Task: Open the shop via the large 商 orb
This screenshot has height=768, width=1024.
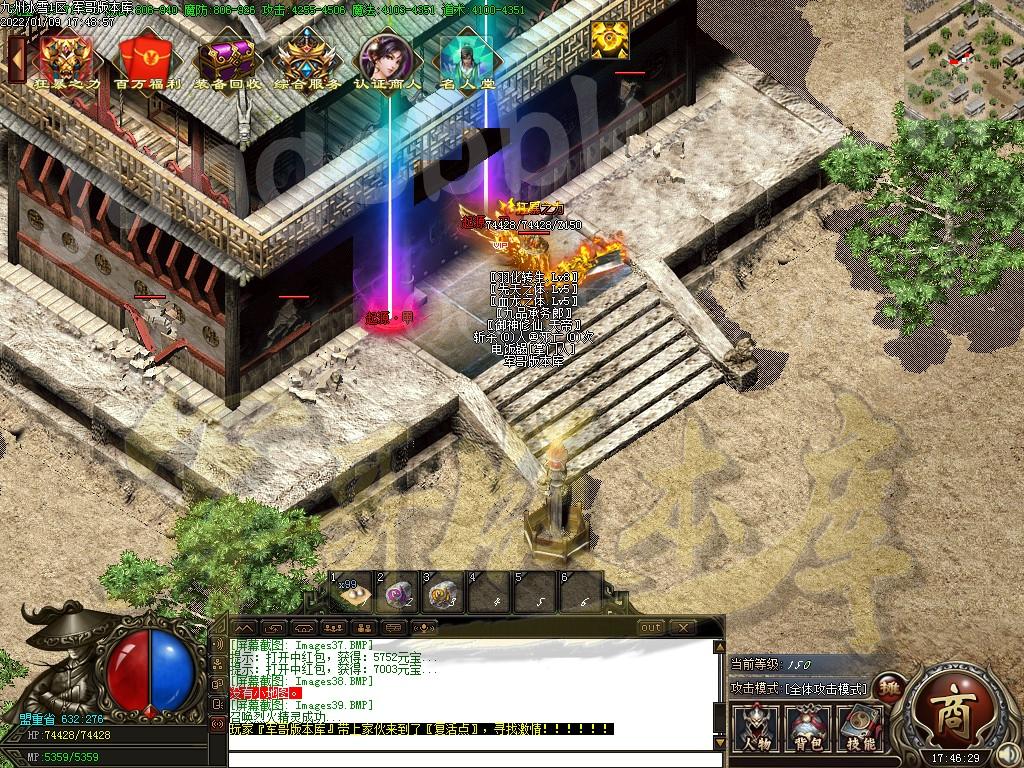Action: pos(946,712)
